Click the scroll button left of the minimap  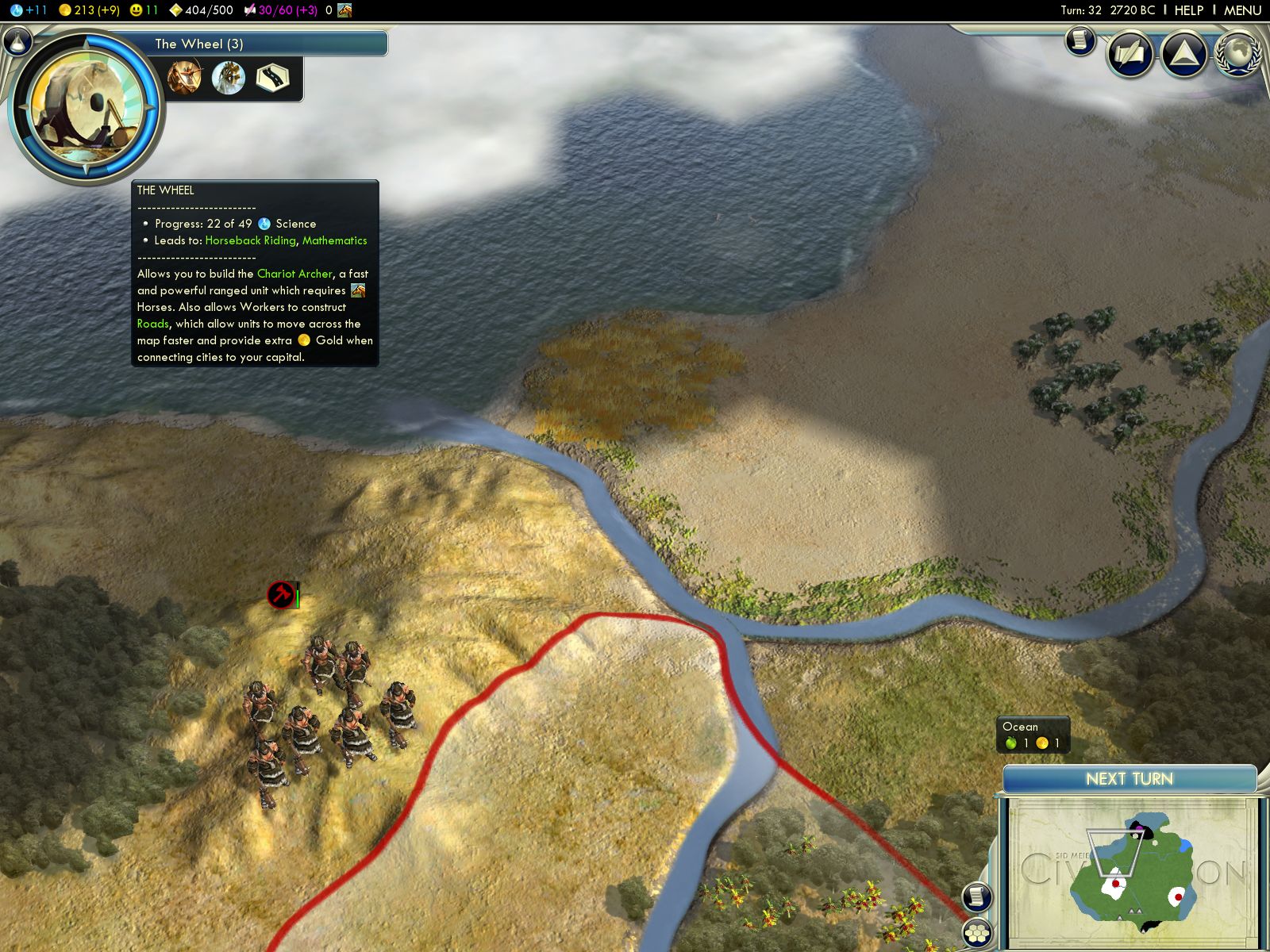tap(977, 896)
